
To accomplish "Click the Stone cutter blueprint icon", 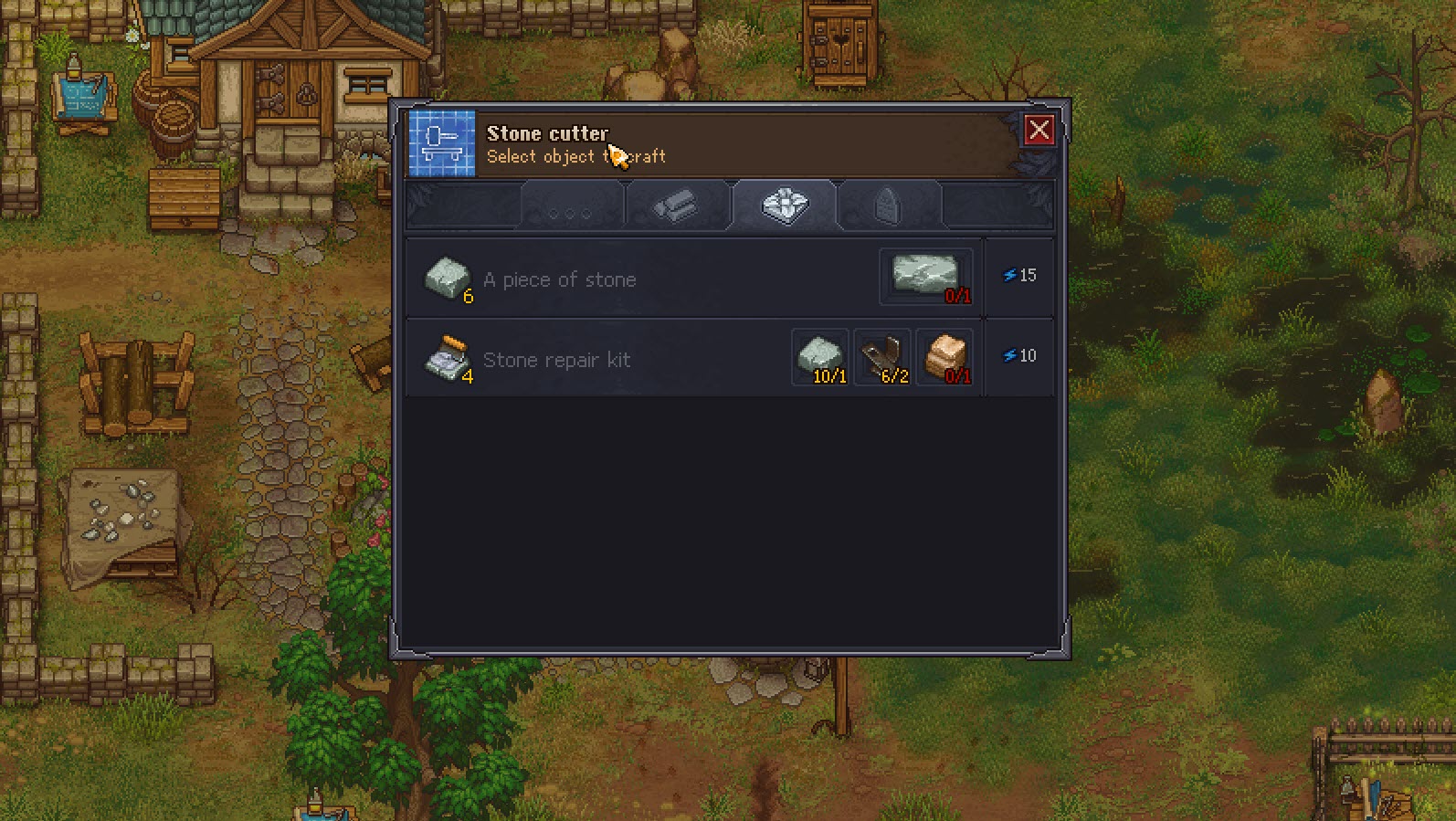I will (x=442, y=143).
